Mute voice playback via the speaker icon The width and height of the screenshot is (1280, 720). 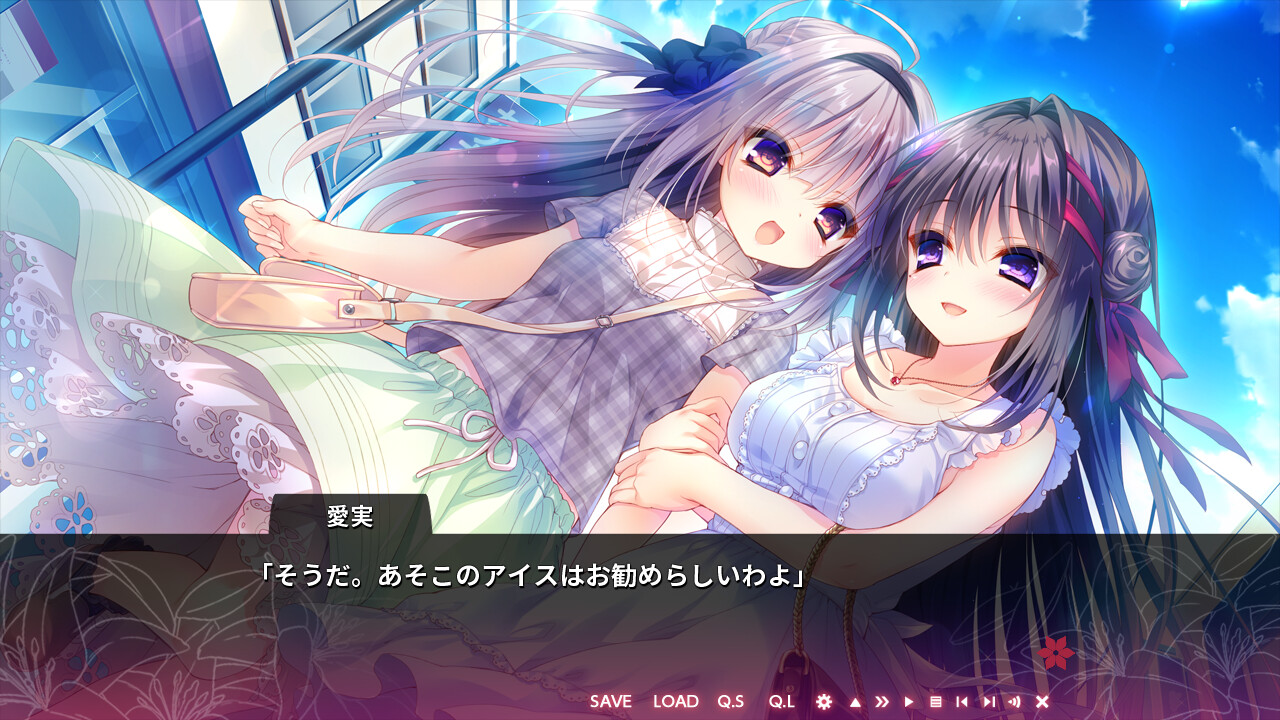tap(1013, 702)
